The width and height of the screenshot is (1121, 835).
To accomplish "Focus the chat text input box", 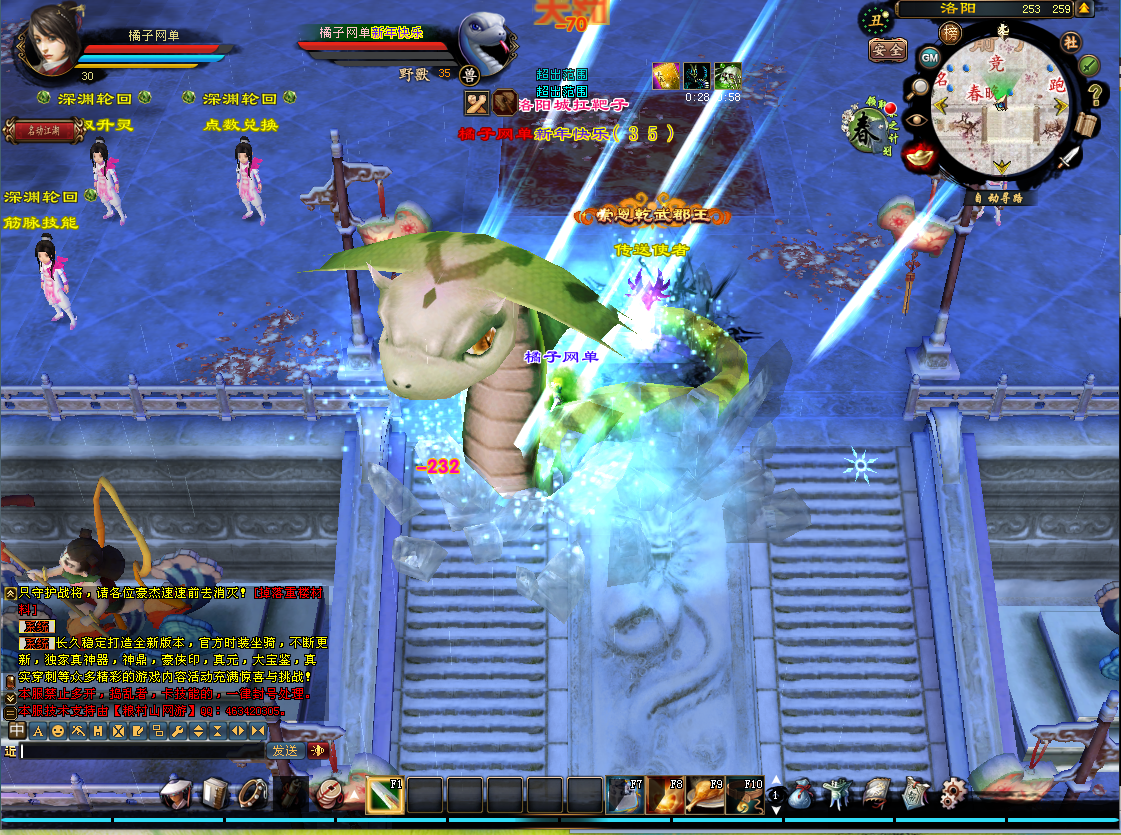I will tap(140, 750).
